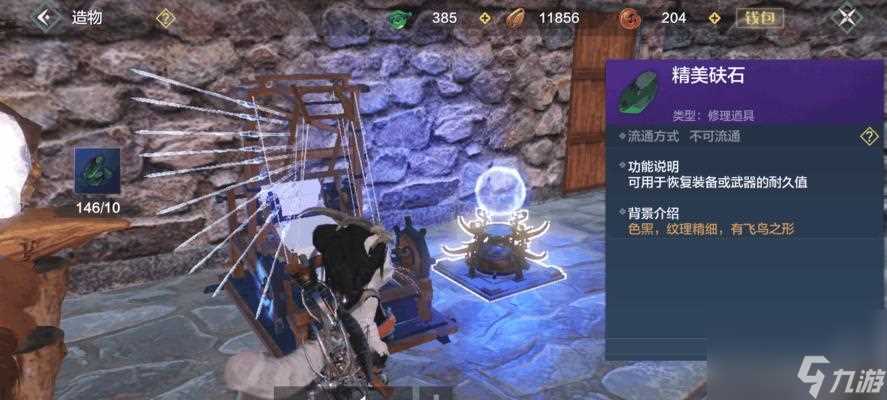Viewport: 887px width, 400px height.
Task: Show help for 流通方式 in the tooltip
Action: [869, 136]
